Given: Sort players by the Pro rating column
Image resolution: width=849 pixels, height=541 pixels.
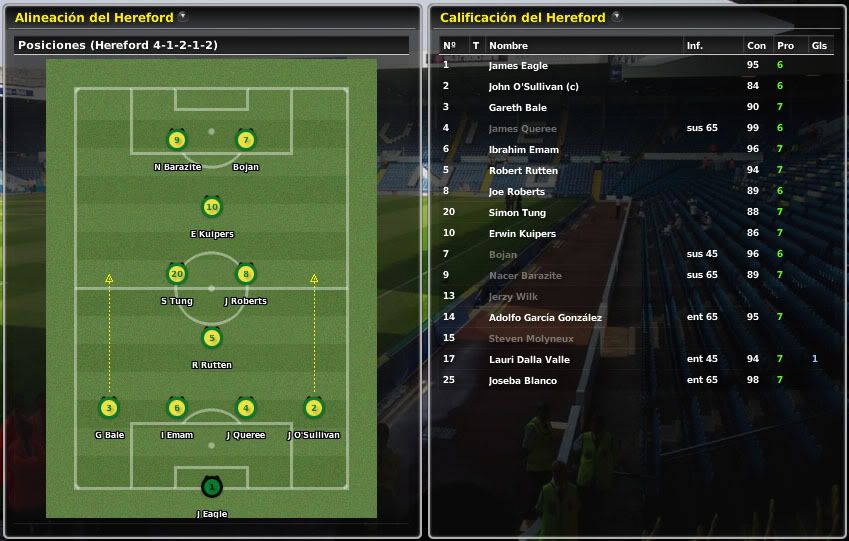Looking at the screenshot, I should click(x=785, y=46).
